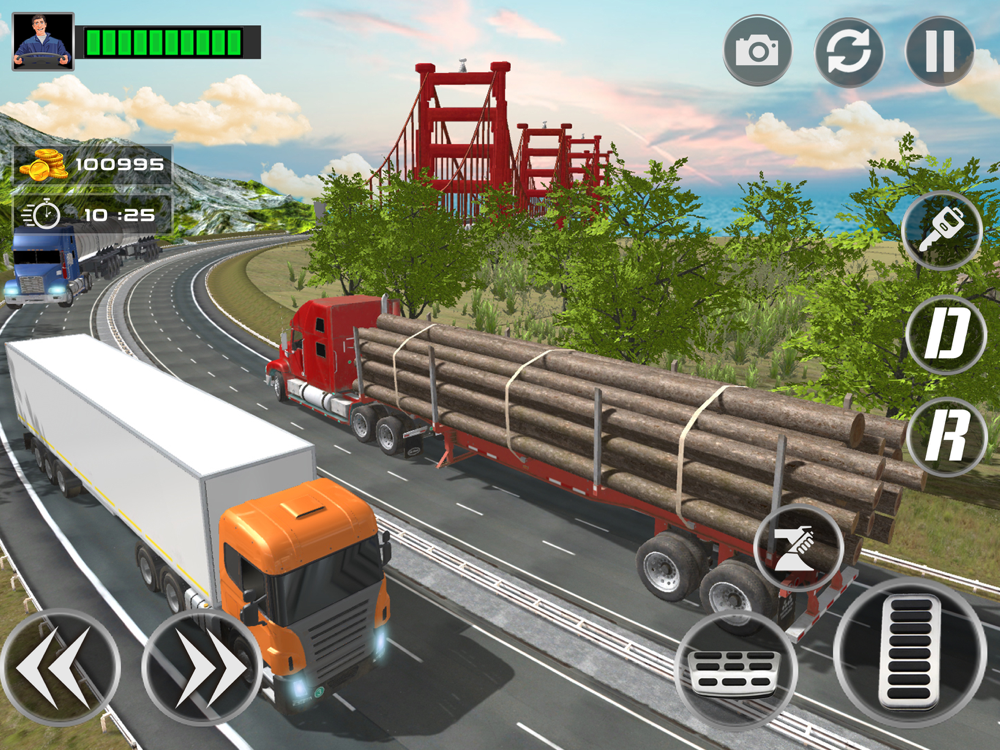This screenshot has height=750, width=1000.
Task: Apply the brake pedal
Action: (735, 669)
